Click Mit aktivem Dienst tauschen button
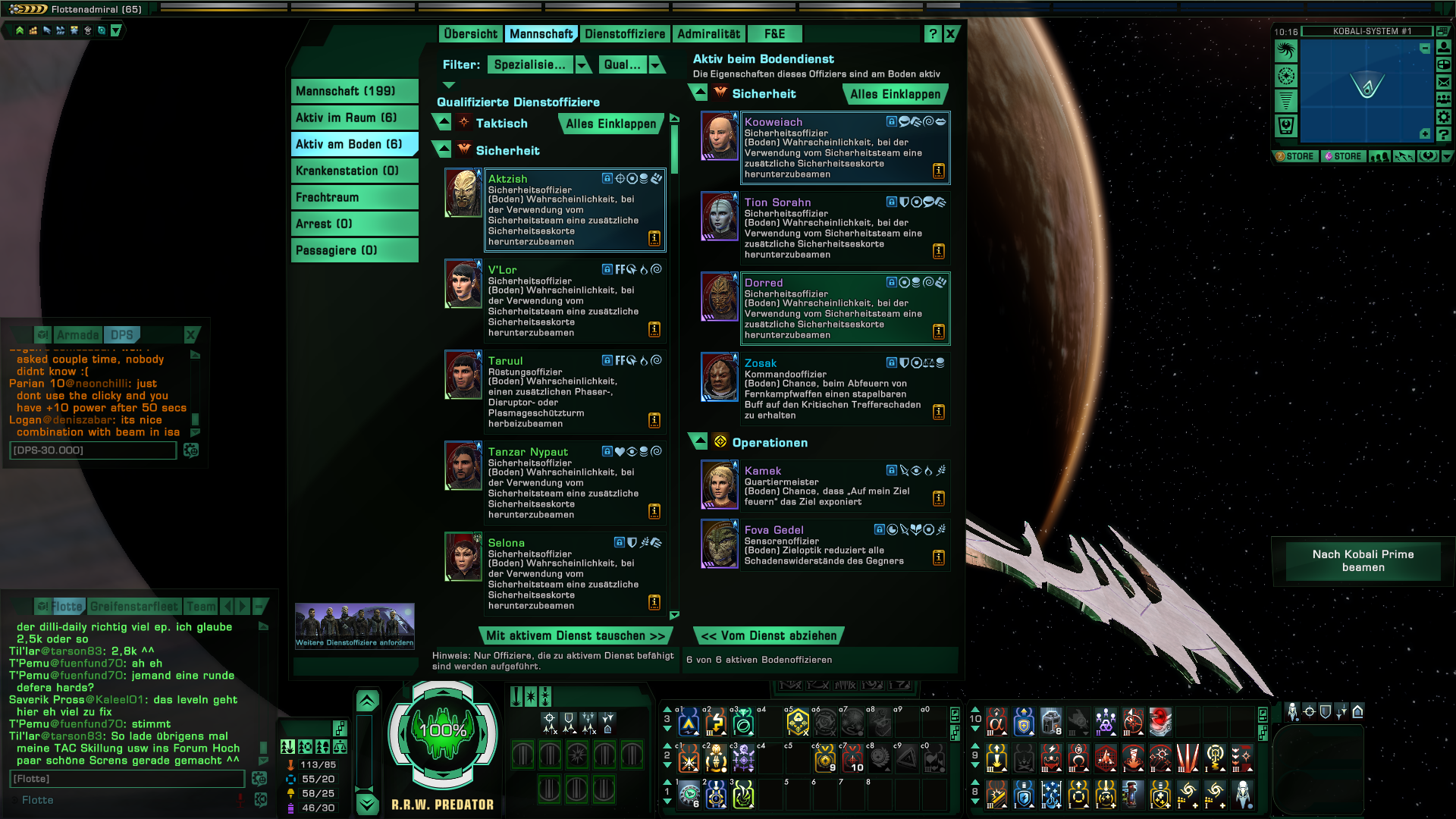1456x819 pixels. click(x=575, y=636)
